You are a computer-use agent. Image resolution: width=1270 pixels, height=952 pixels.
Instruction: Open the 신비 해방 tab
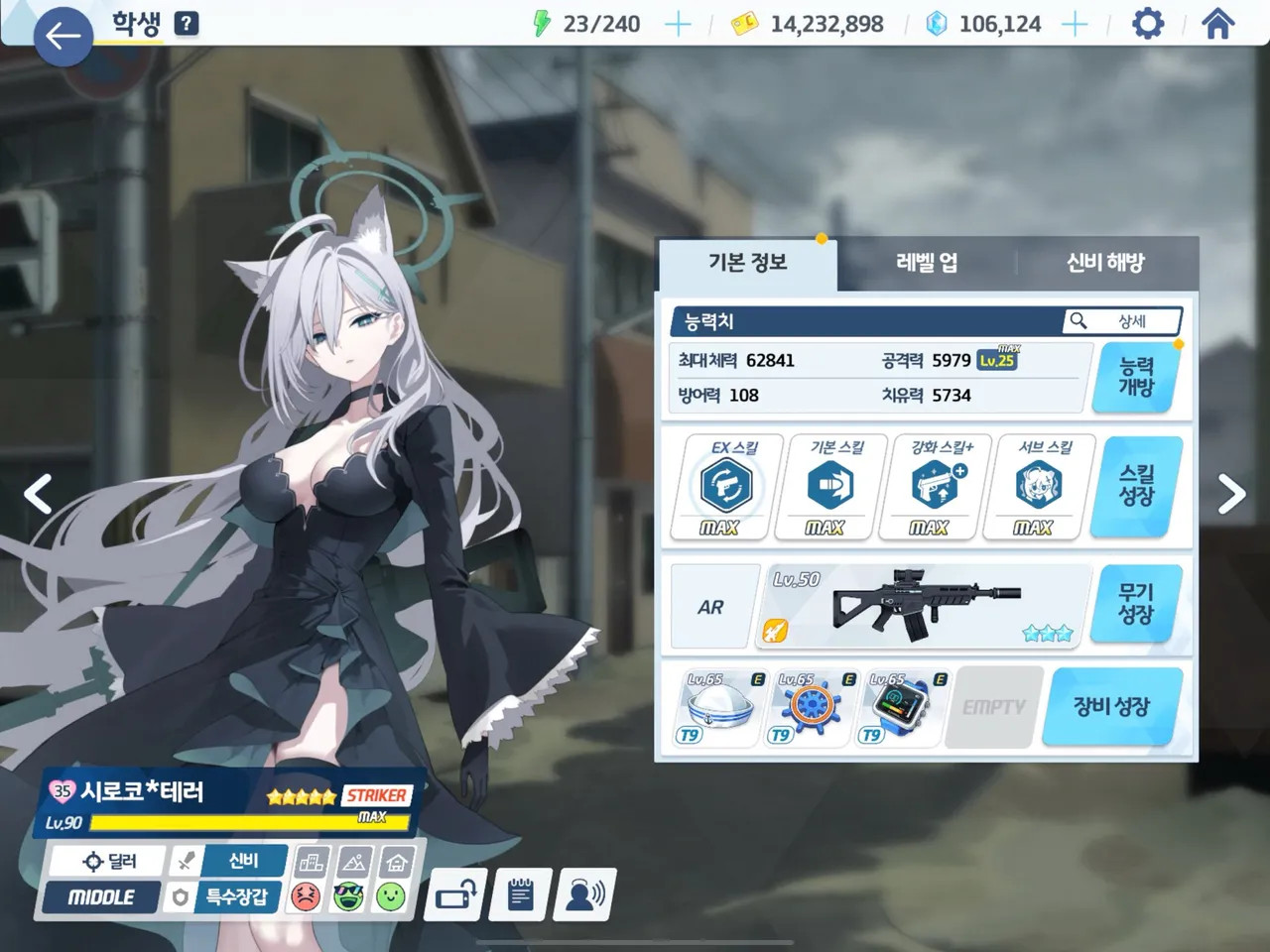[x=1105, y=263]
